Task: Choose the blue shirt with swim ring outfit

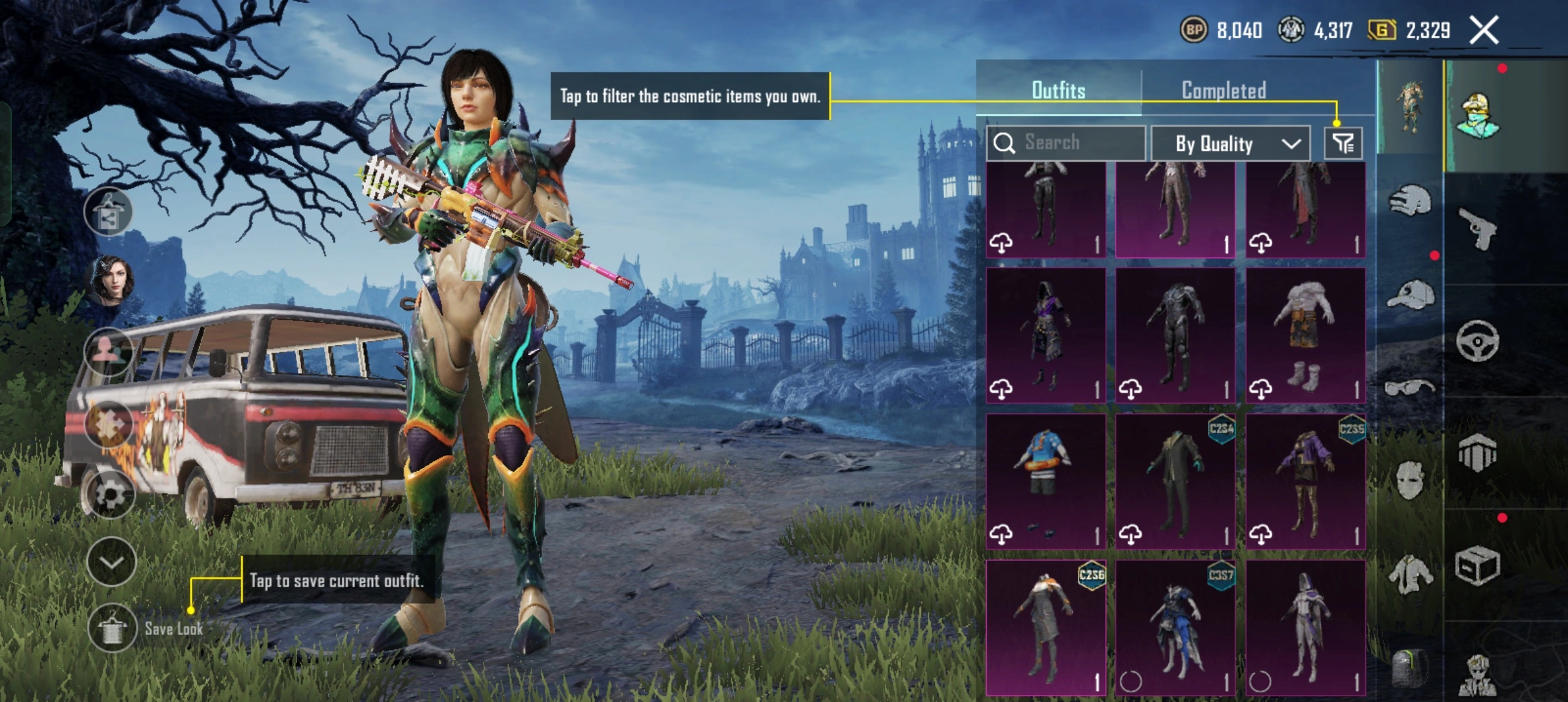Action: (1045, 481)
